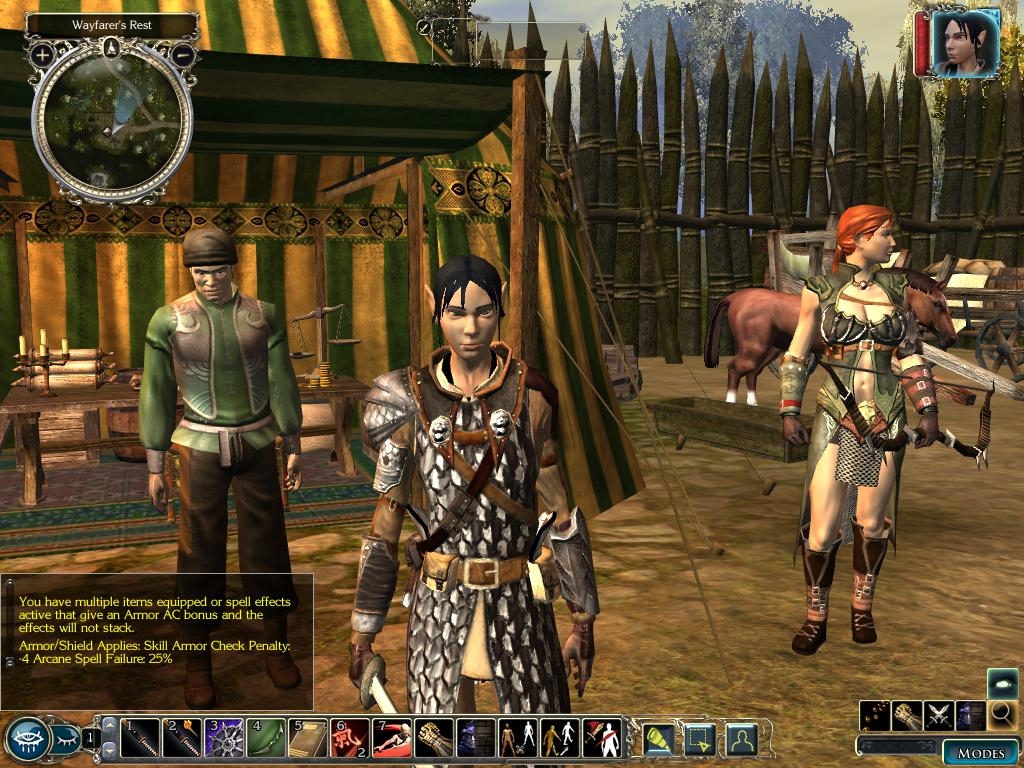Use the torch-tipped rod in hotbar slot 2
Viewport: 1024px width, 768px height.
click(x=182, y=739)
